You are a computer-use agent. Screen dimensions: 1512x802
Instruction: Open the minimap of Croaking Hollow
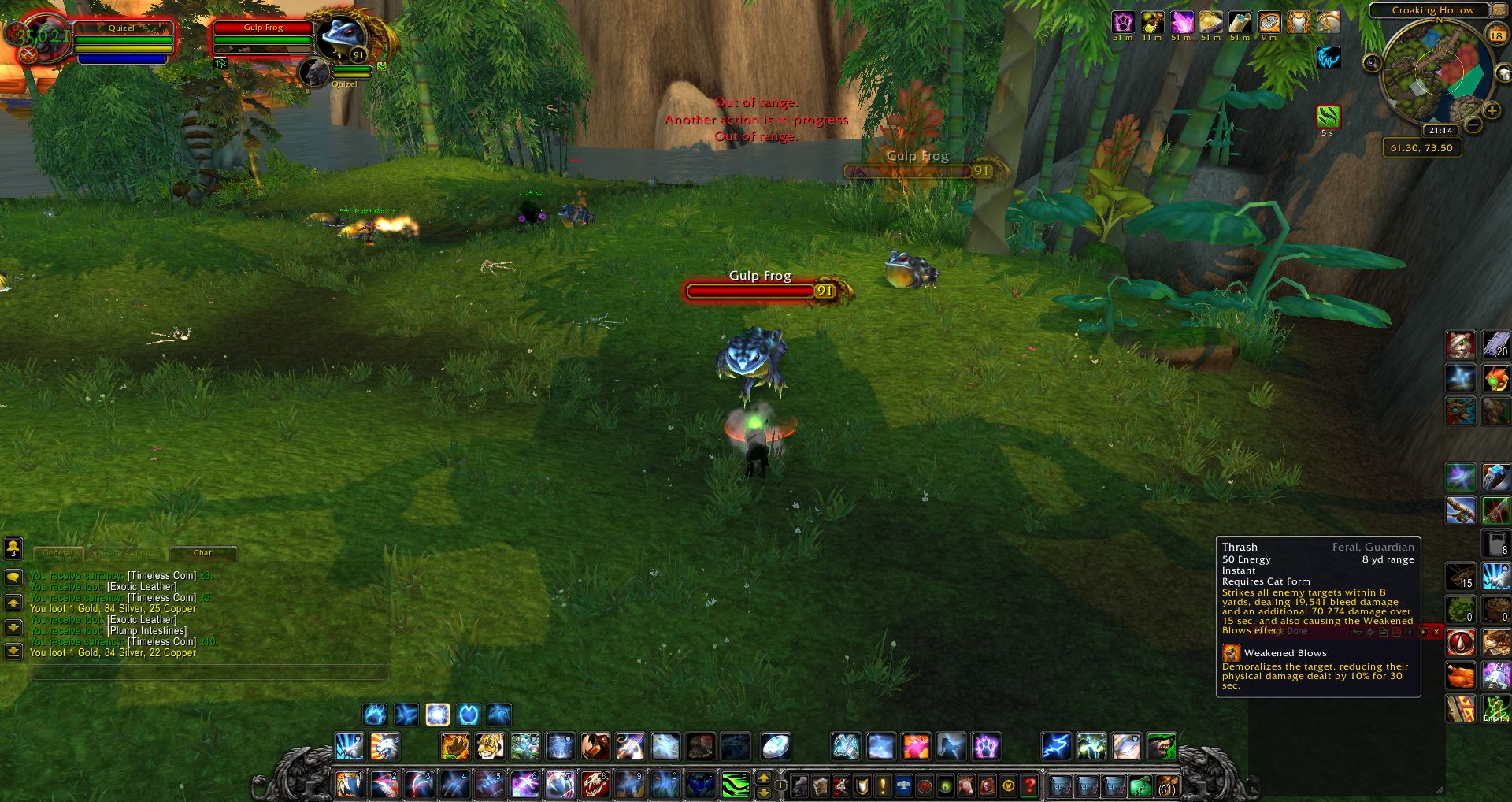[x=1435, y=73]
